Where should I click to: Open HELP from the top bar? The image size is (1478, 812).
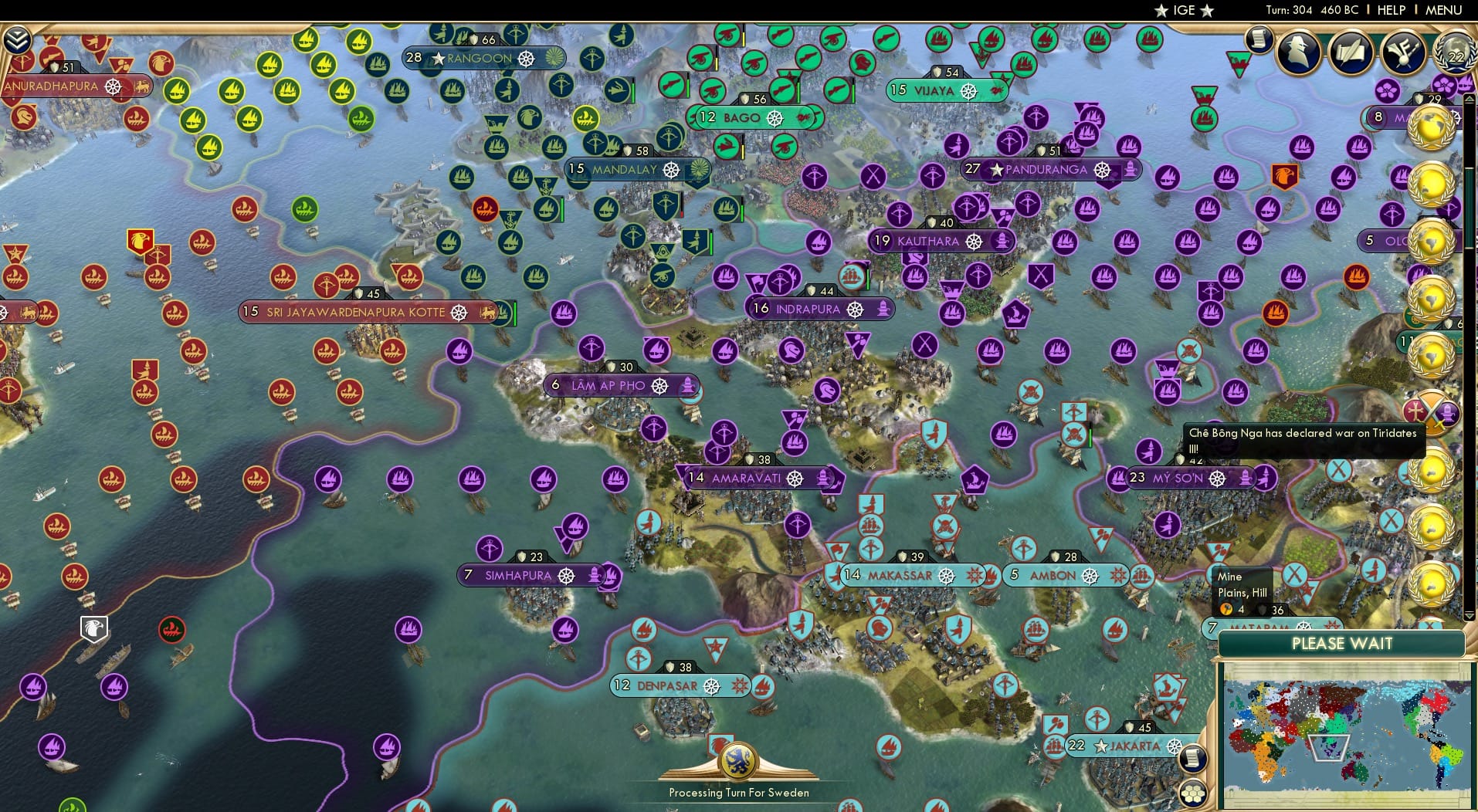(1390, 10)
